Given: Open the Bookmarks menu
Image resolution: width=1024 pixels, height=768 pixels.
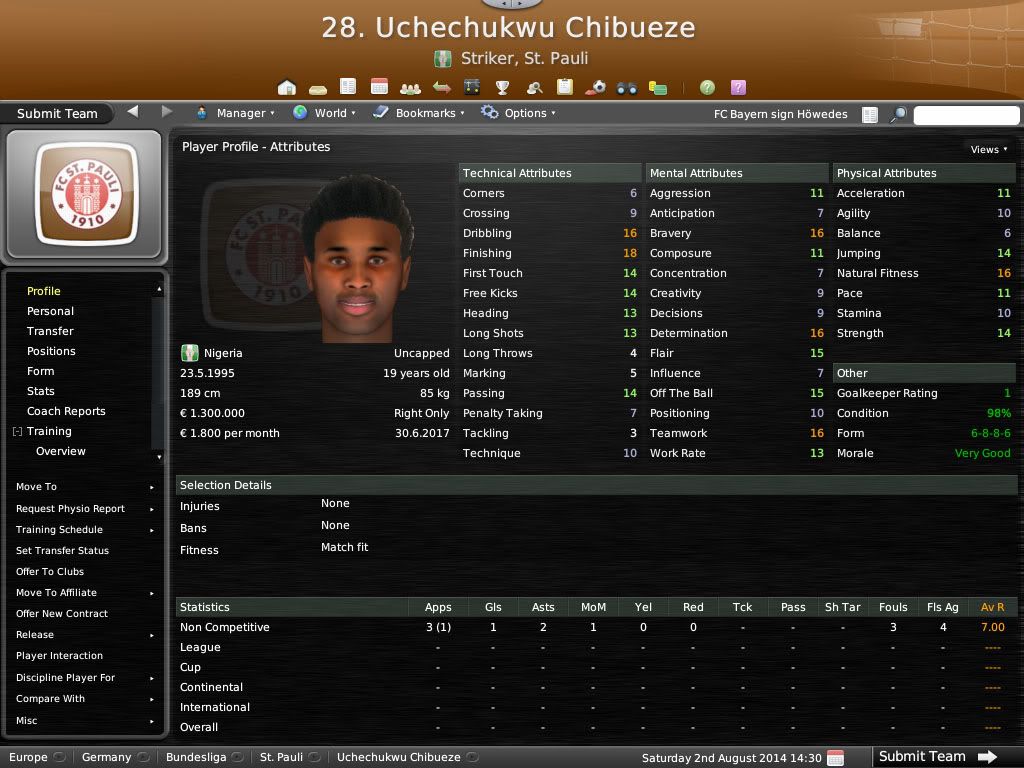Looking at the screenshot, I should click(420, 113).
